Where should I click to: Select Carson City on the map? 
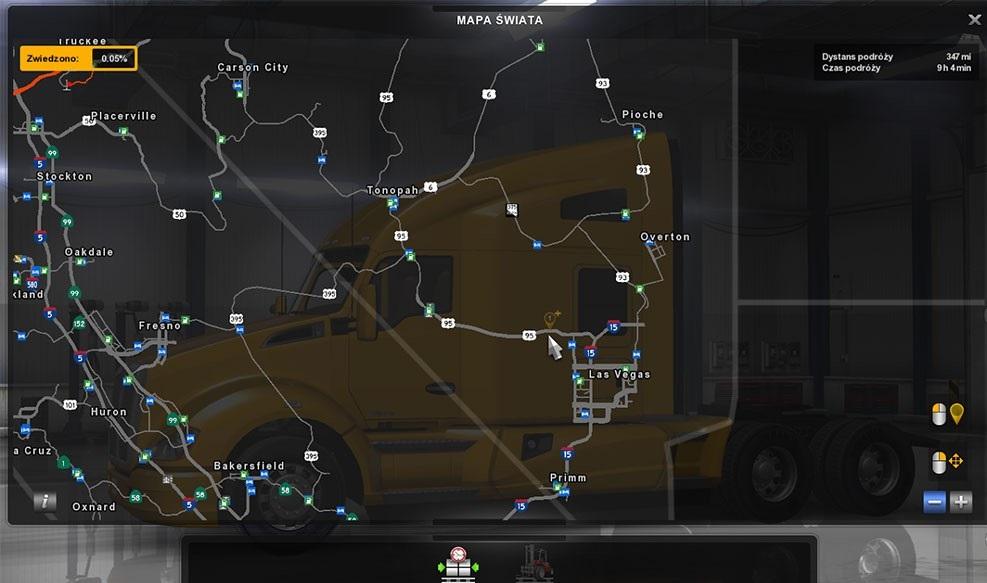point(253,68)
